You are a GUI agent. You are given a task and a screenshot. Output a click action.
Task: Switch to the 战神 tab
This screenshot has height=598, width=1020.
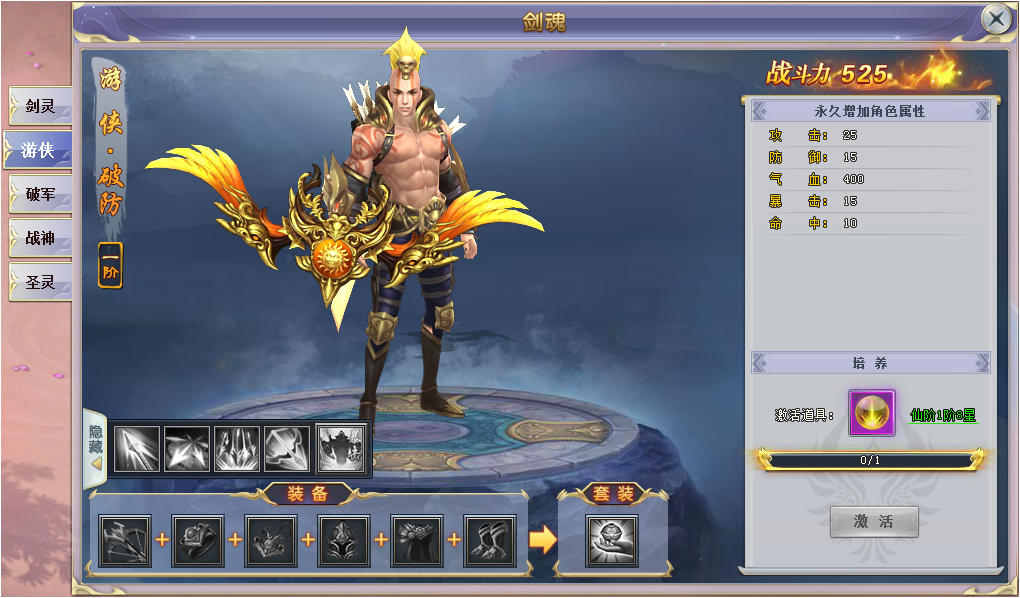coord(40,238)
